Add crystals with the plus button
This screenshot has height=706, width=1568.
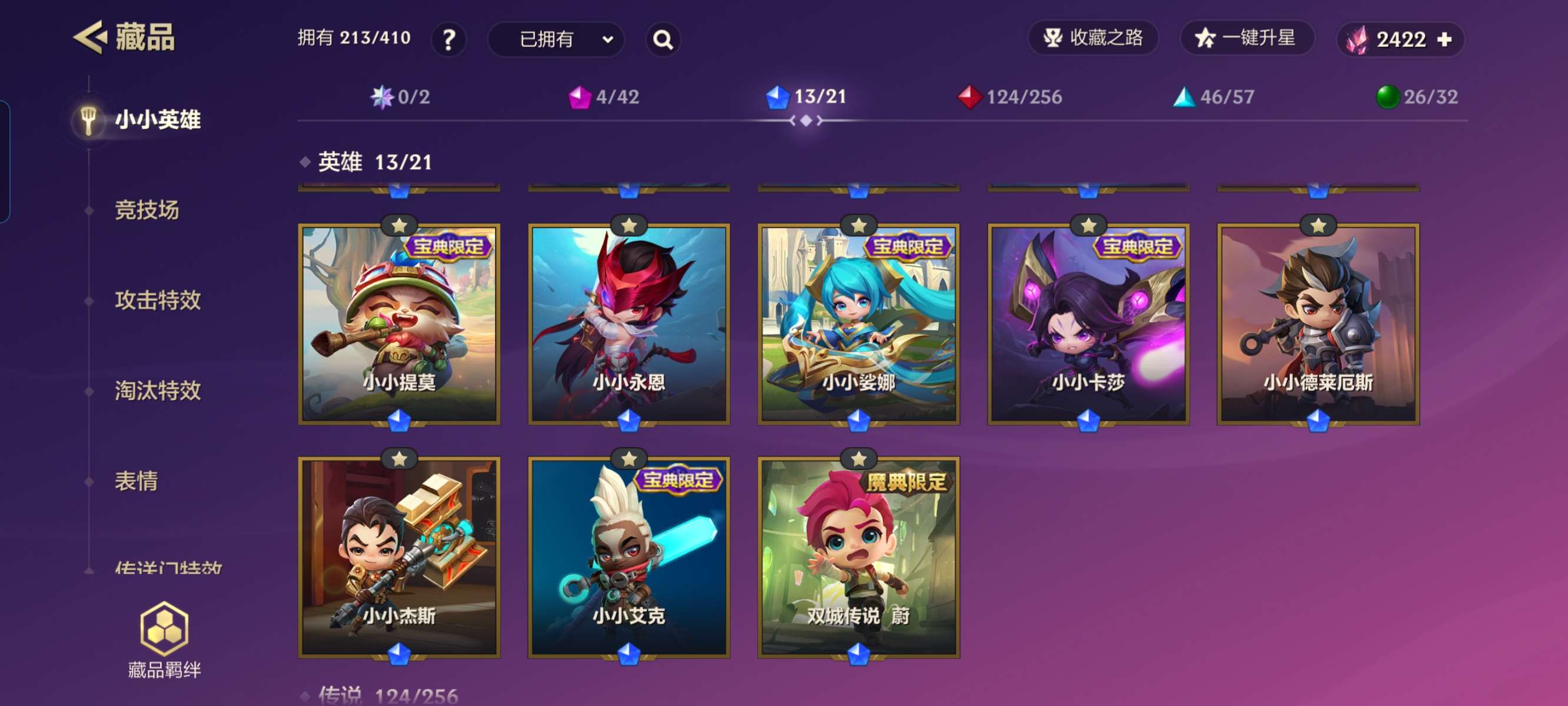1444,39
